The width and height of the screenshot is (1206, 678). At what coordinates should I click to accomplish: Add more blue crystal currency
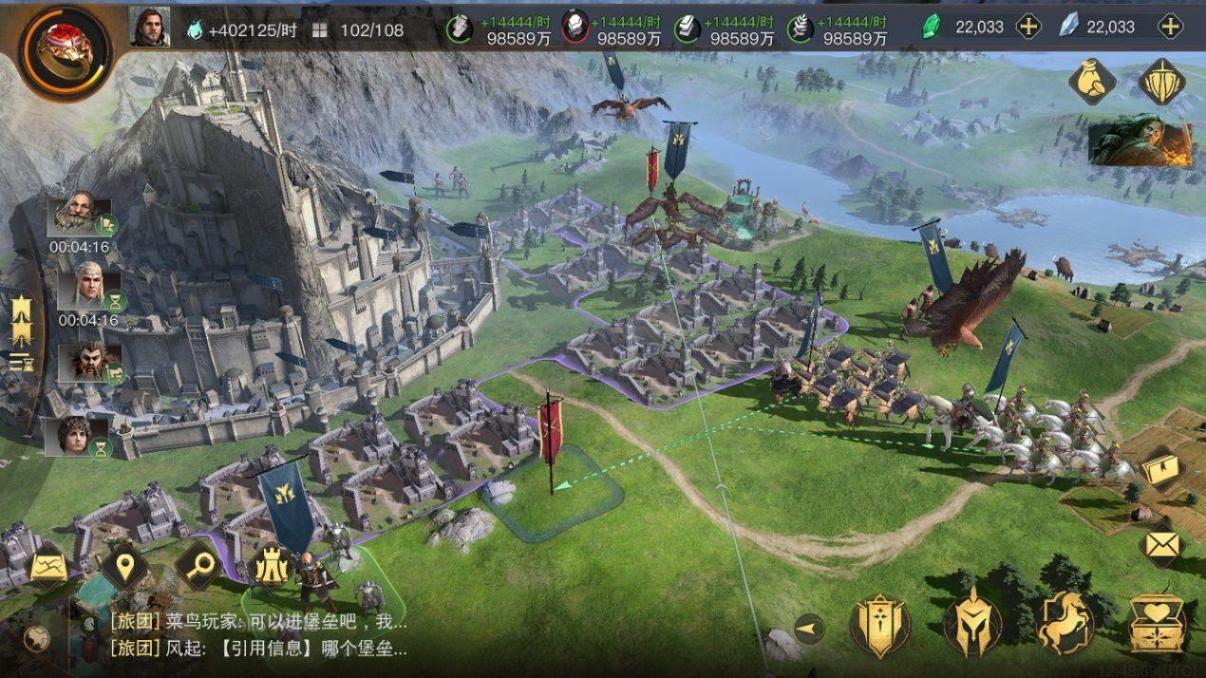tap(1169, 27)
